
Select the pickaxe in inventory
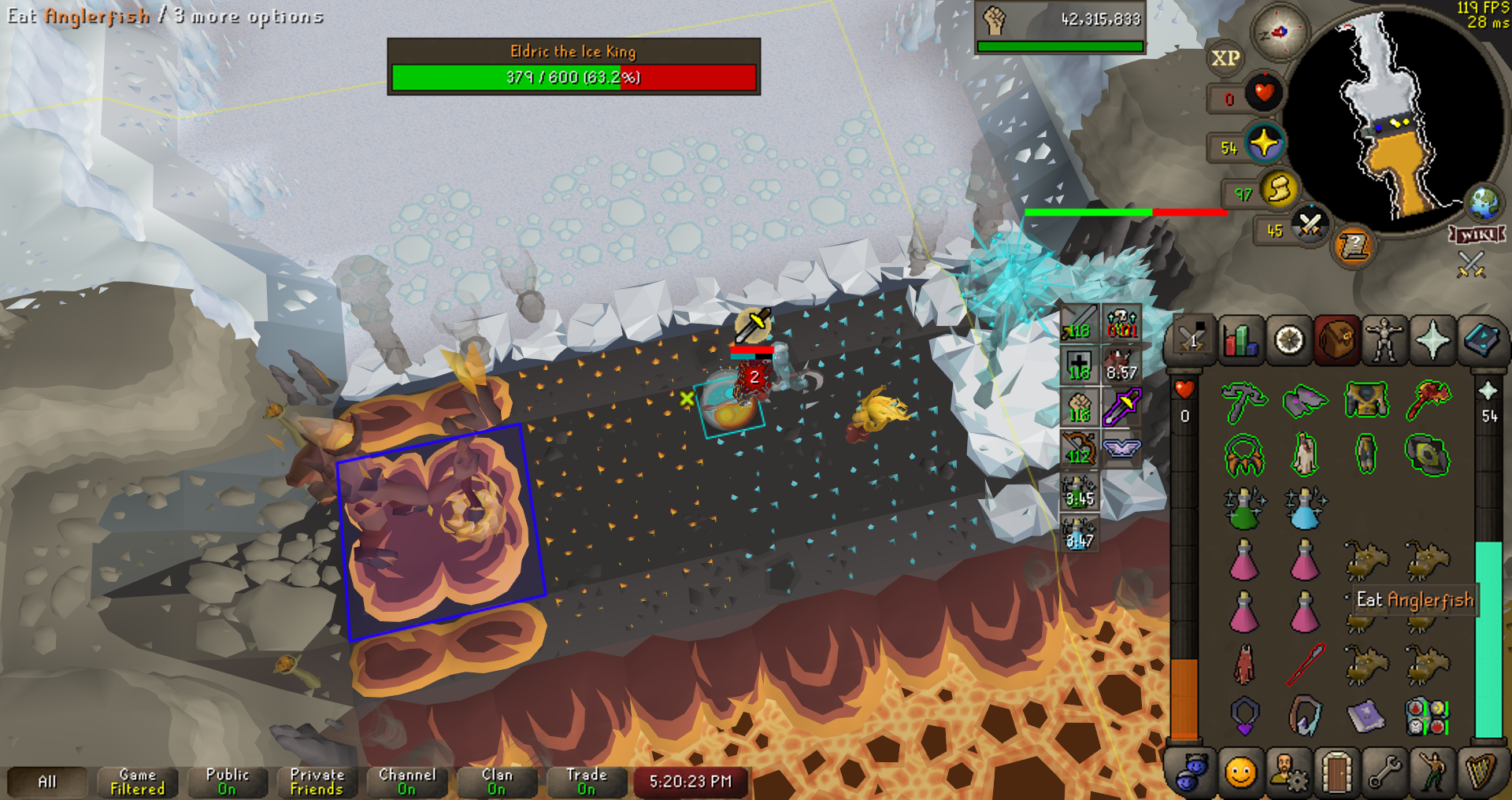pyautogui.click(x=1244, y=402)
